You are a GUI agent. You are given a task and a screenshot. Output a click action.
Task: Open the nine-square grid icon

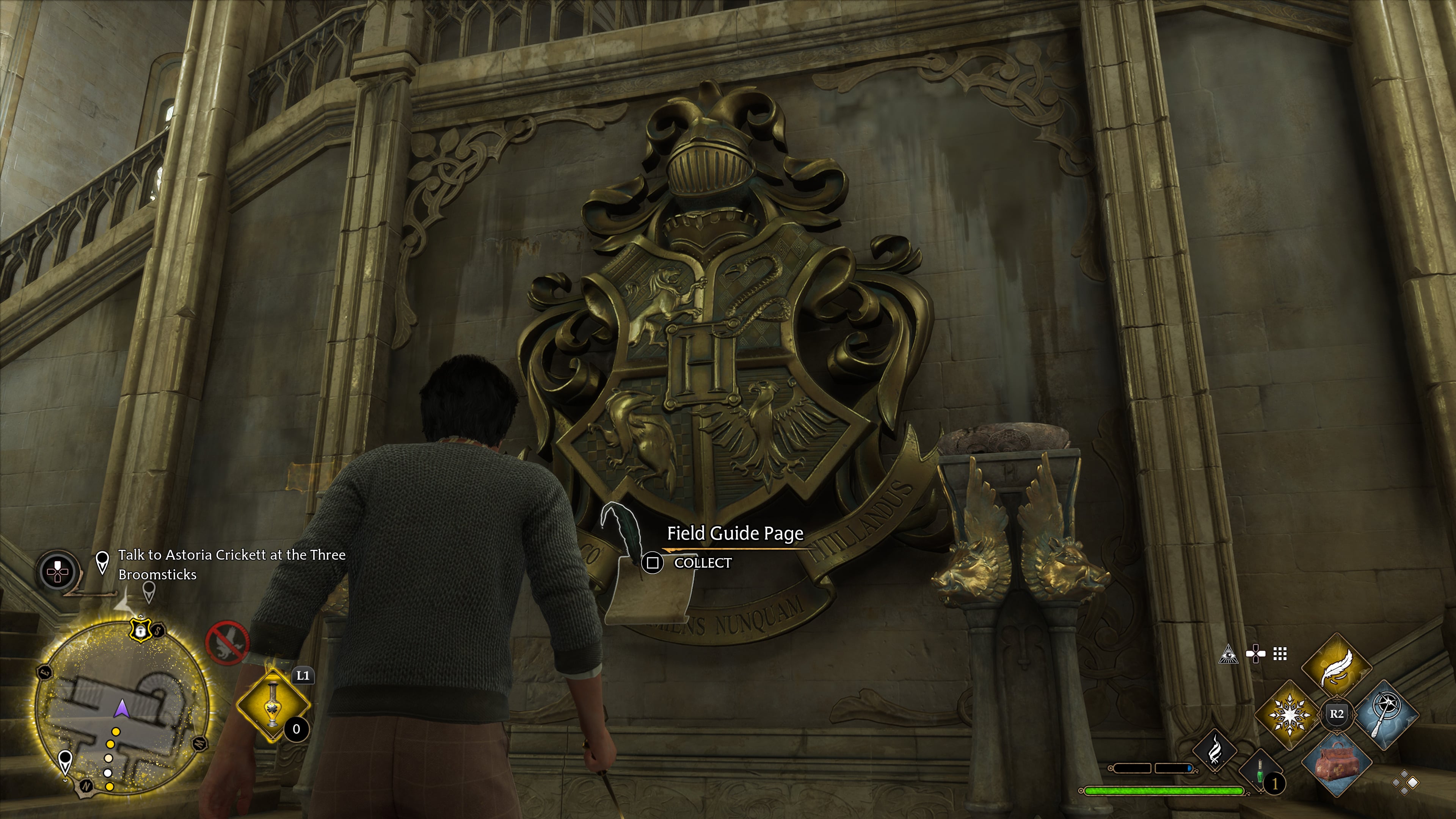click(1280, 654)
